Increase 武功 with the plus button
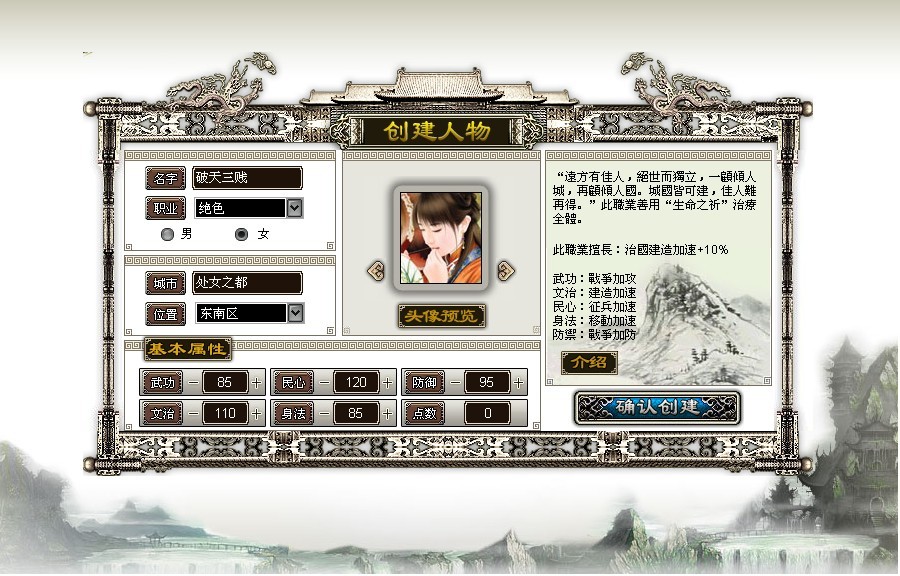 [x=257, y=382]
